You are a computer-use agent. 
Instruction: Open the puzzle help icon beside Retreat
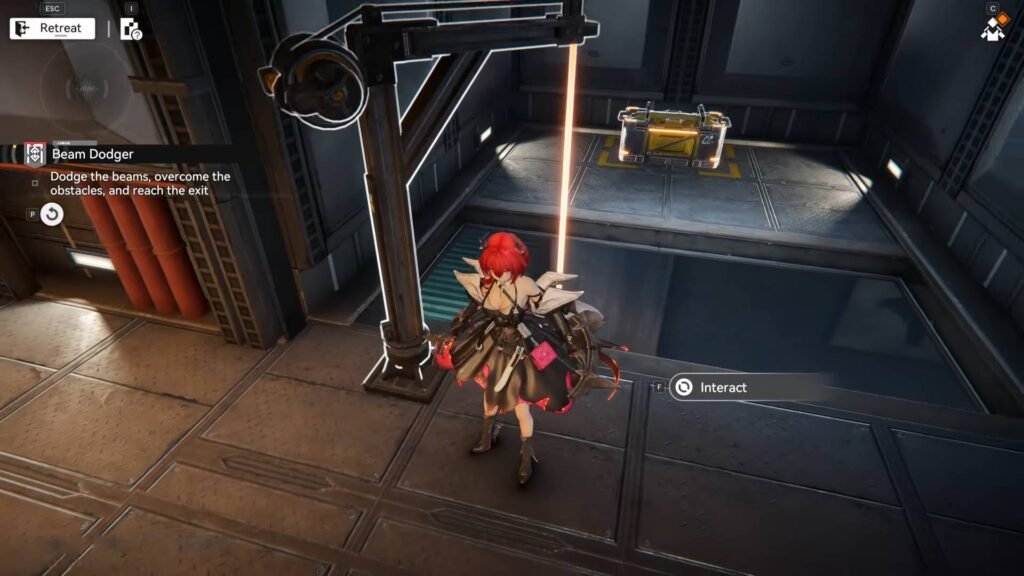(x=131, y=29)
